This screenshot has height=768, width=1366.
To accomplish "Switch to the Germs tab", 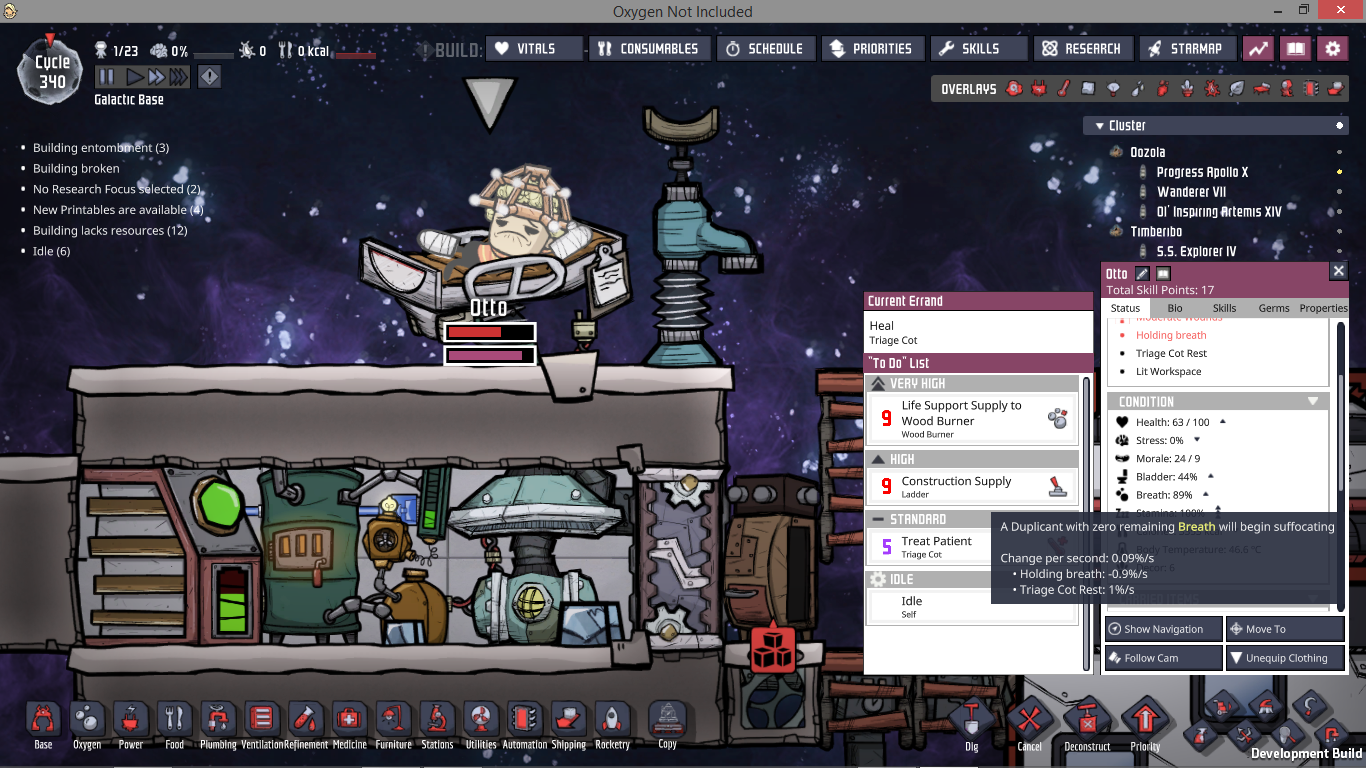I will click(1274, 308).
